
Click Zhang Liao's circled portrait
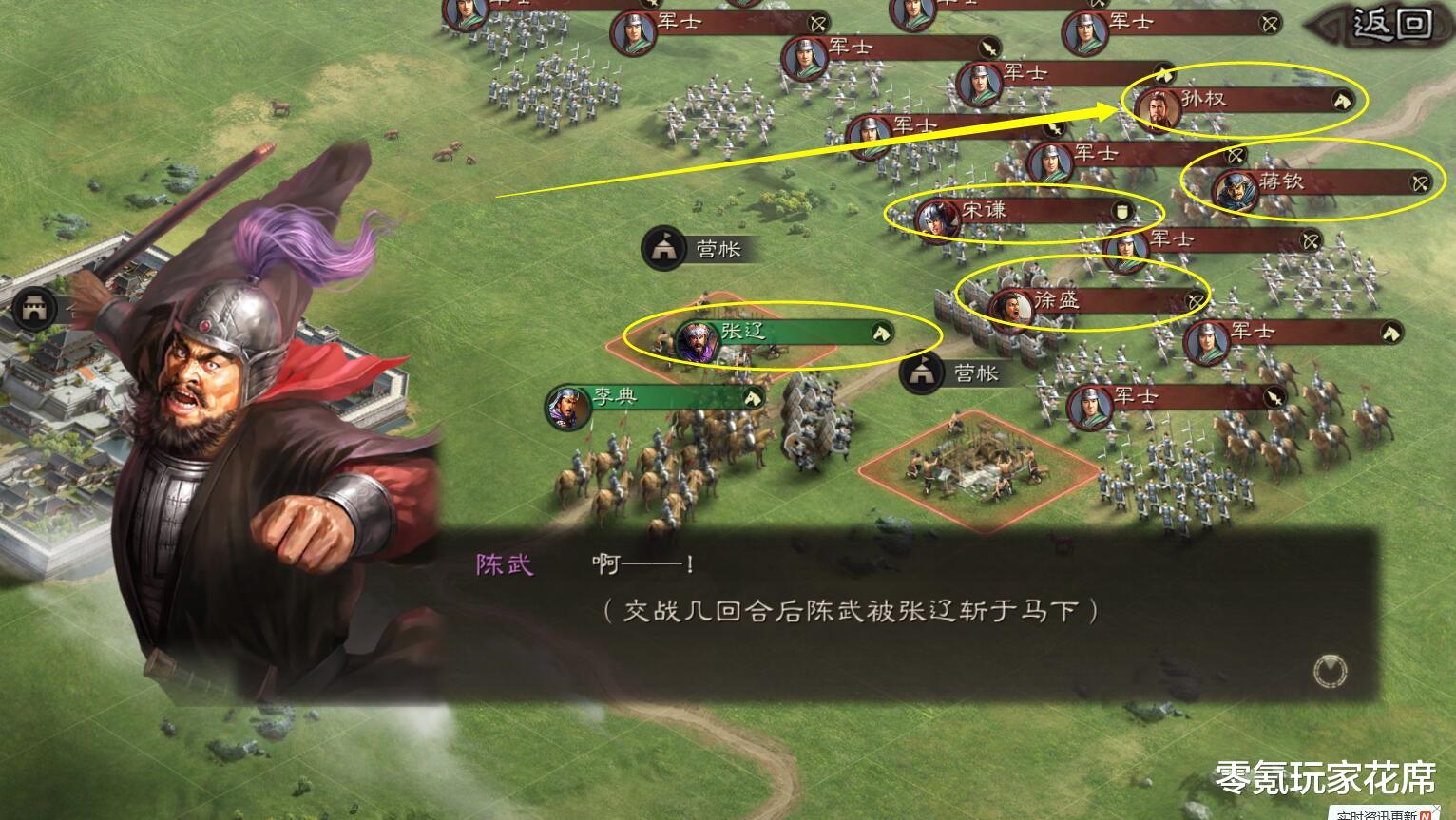(x=697, y=337)
